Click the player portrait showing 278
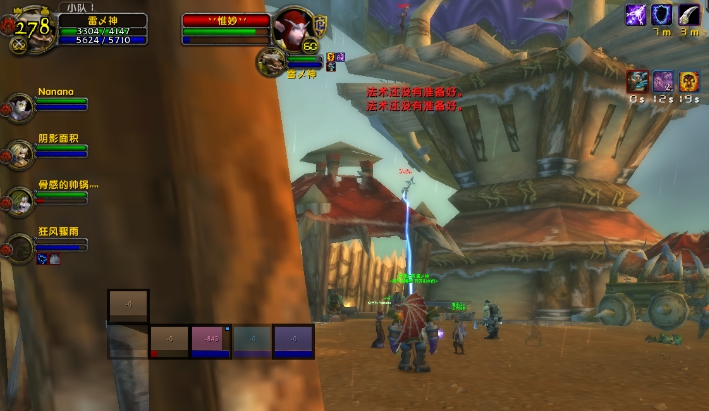709x411 pixels. [x=31, y=29]
